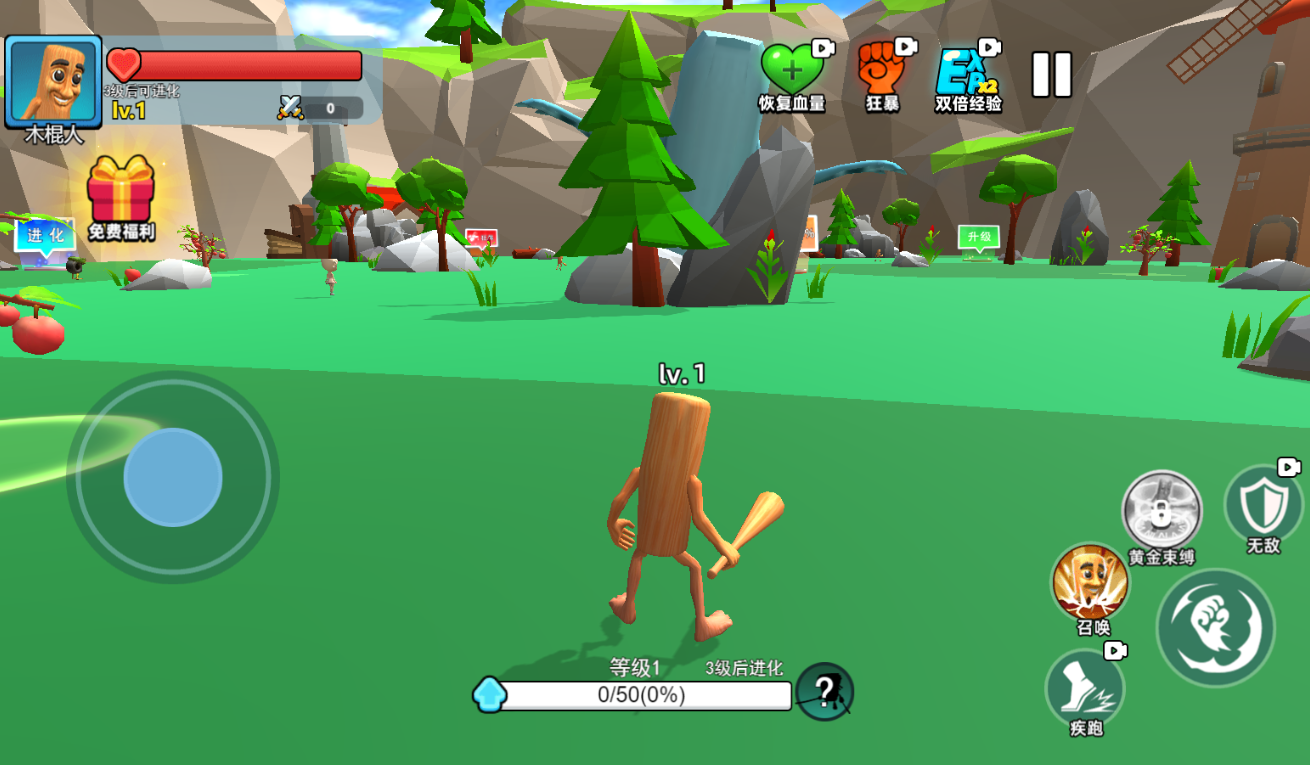This screenshot has width=1310, height=765.
Task: Activate the 狂暴 fist boost
Action: coord(881,68)
